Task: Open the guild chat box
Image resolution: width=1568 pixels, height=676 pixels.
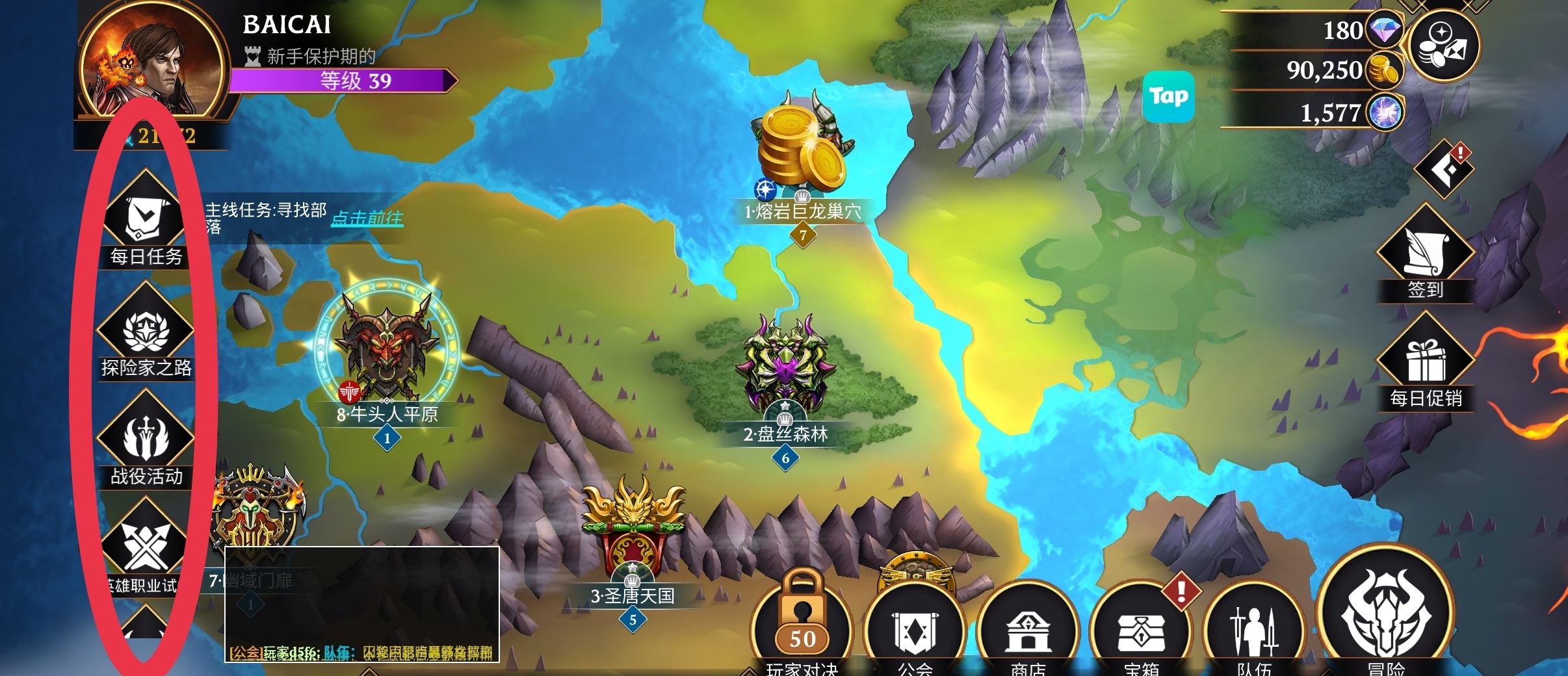Action: tap(361, 604)
